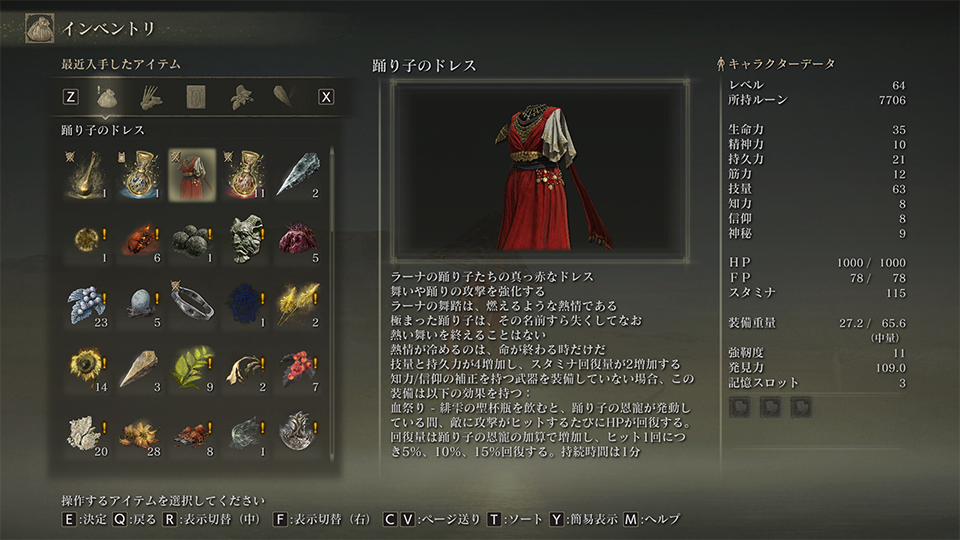This screenshot has width=960, height=540.
Task: Open the skeletal hand category tab
Action: click(x=151, y=97)
